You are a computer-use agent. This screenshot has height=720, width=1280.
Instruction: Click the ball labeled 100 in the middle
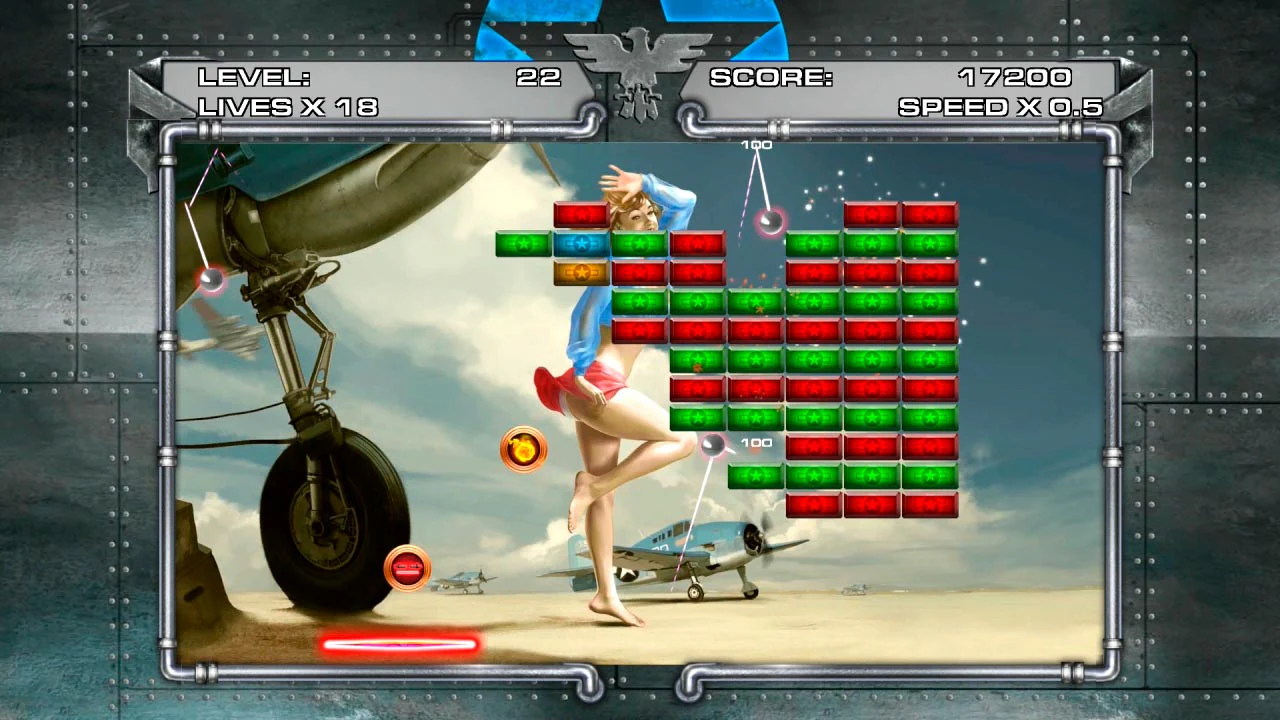tap(712, 447)
